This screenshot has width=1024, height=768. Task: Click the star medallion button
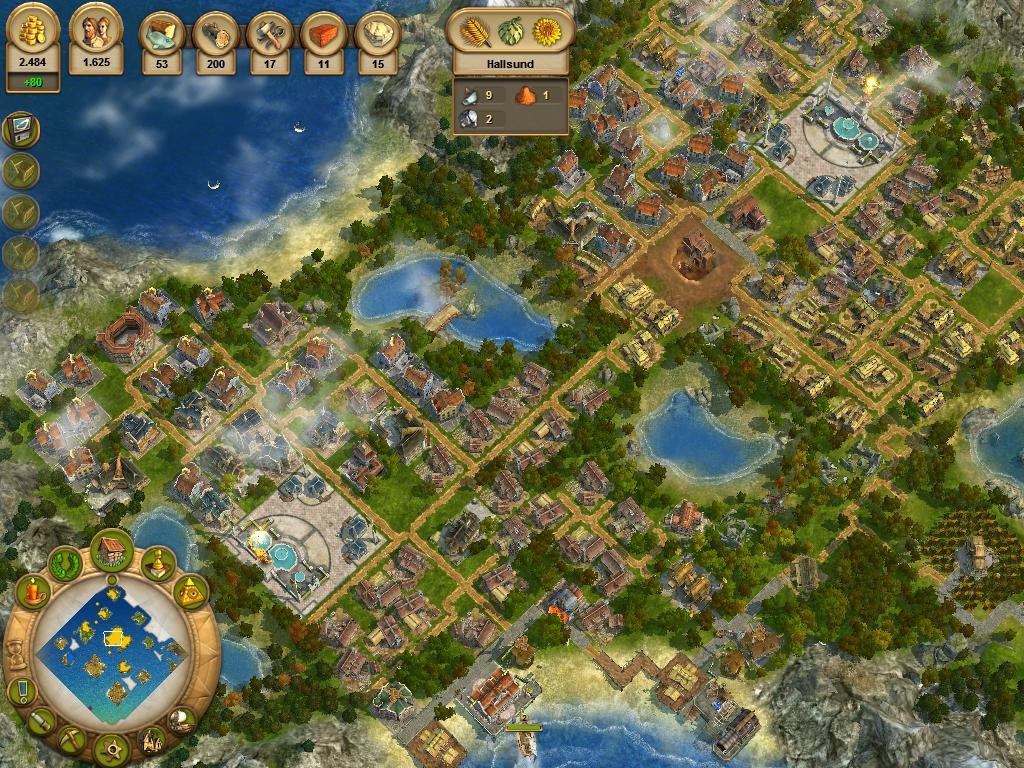click(x=112, y=747)
